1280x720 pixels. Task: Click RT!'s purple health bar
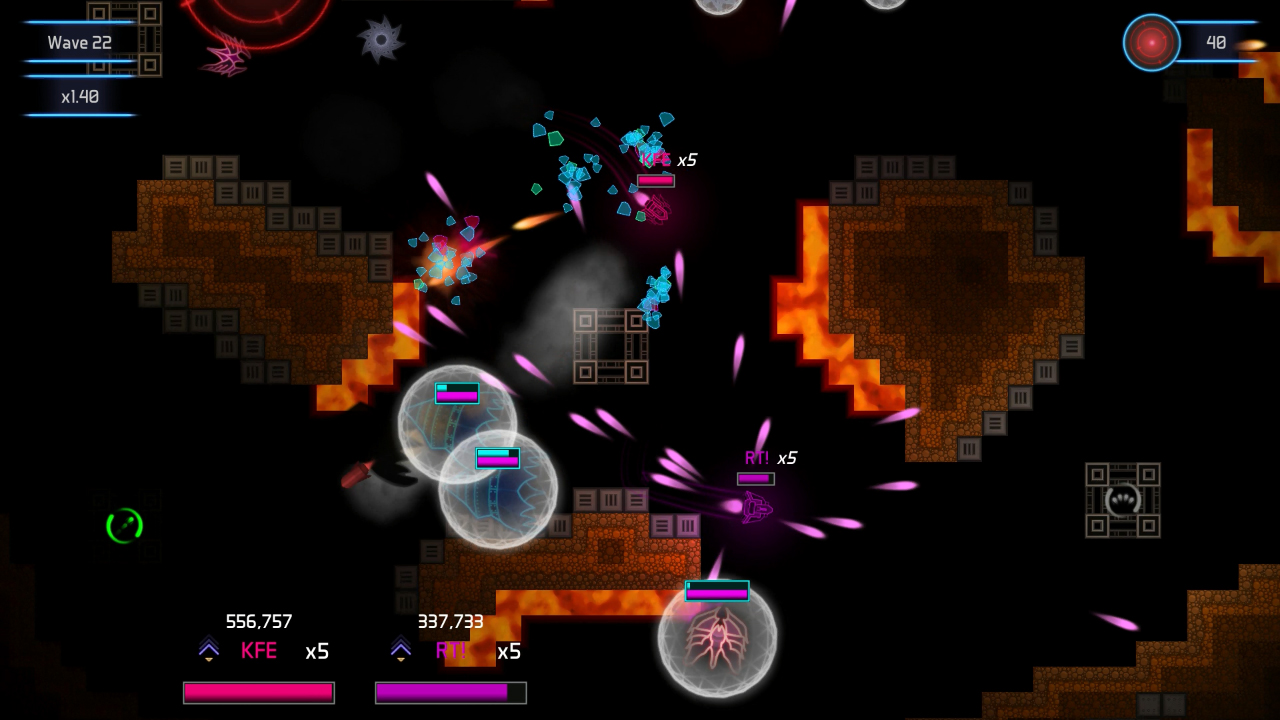(x=450, y=692)
